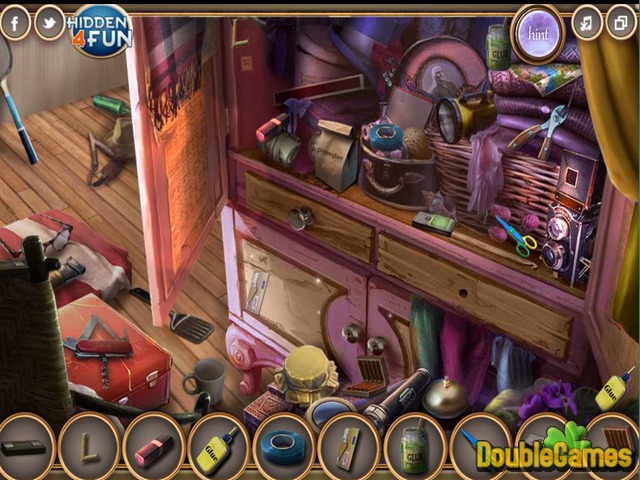Select the green glue can slot
Screen dimensions: 640x480
coord(414,447)
